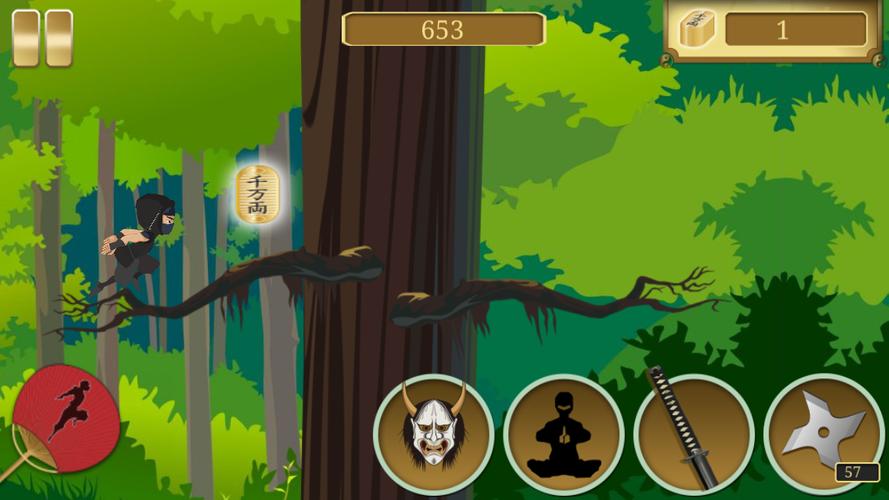The height and width of the screenshot is (500, 889).
Task: Use the meditating ninja ability
Action: [564, 434]
